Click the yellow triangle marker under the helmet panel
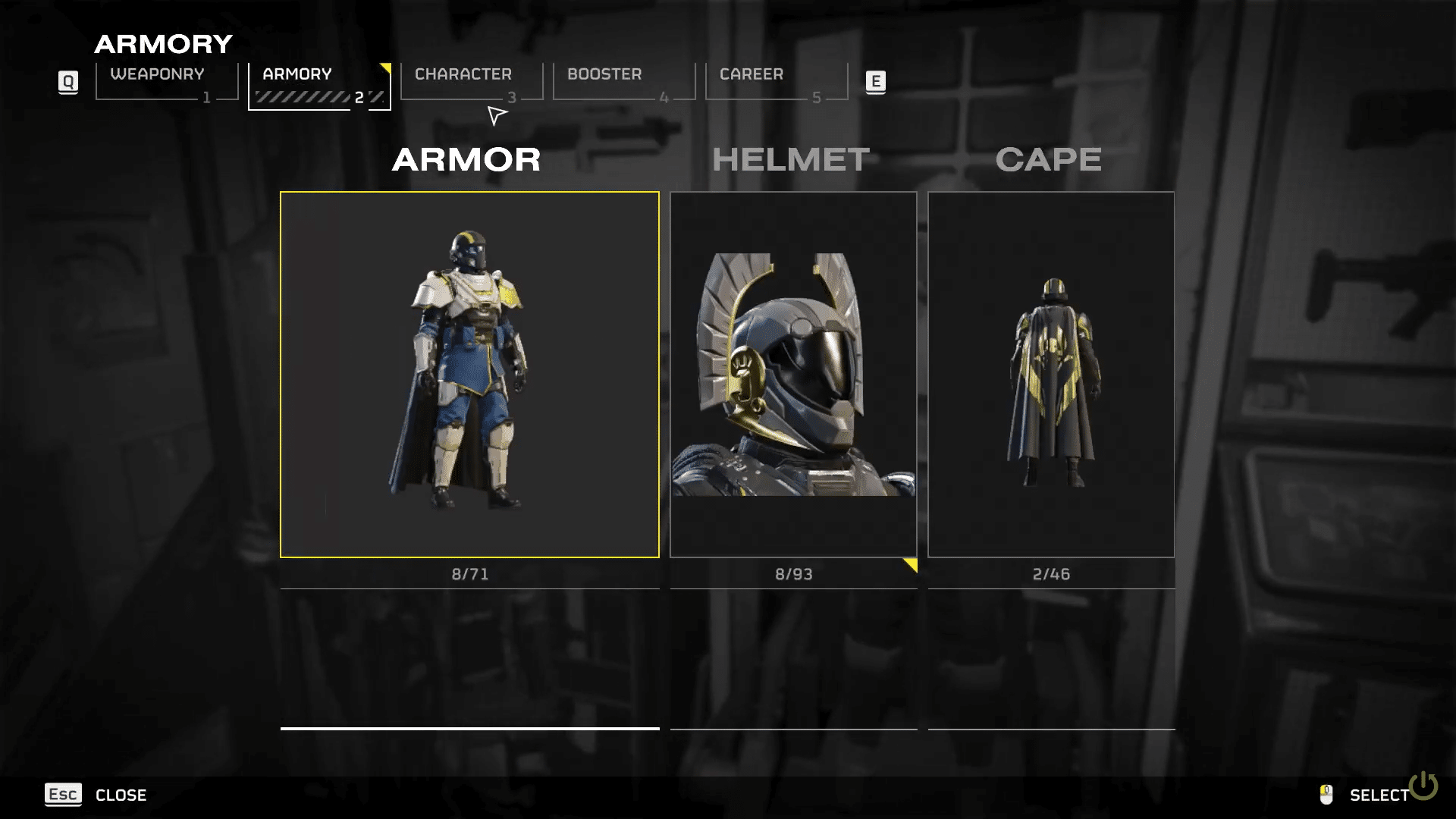Screen dimensions: 1456x819 [910, 564]
